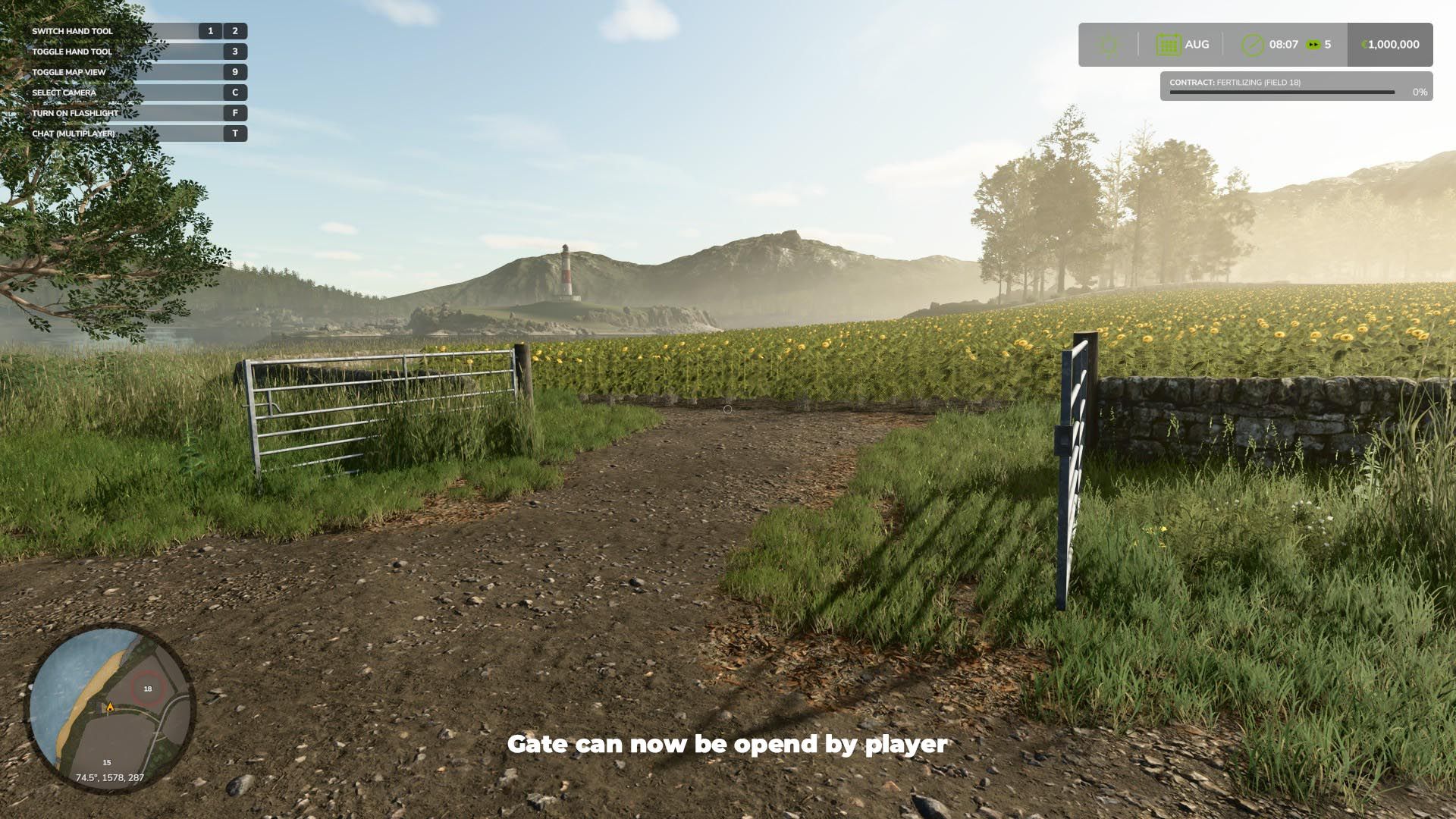Click the field 18 circle marker on minimap

tap(146, 689)
